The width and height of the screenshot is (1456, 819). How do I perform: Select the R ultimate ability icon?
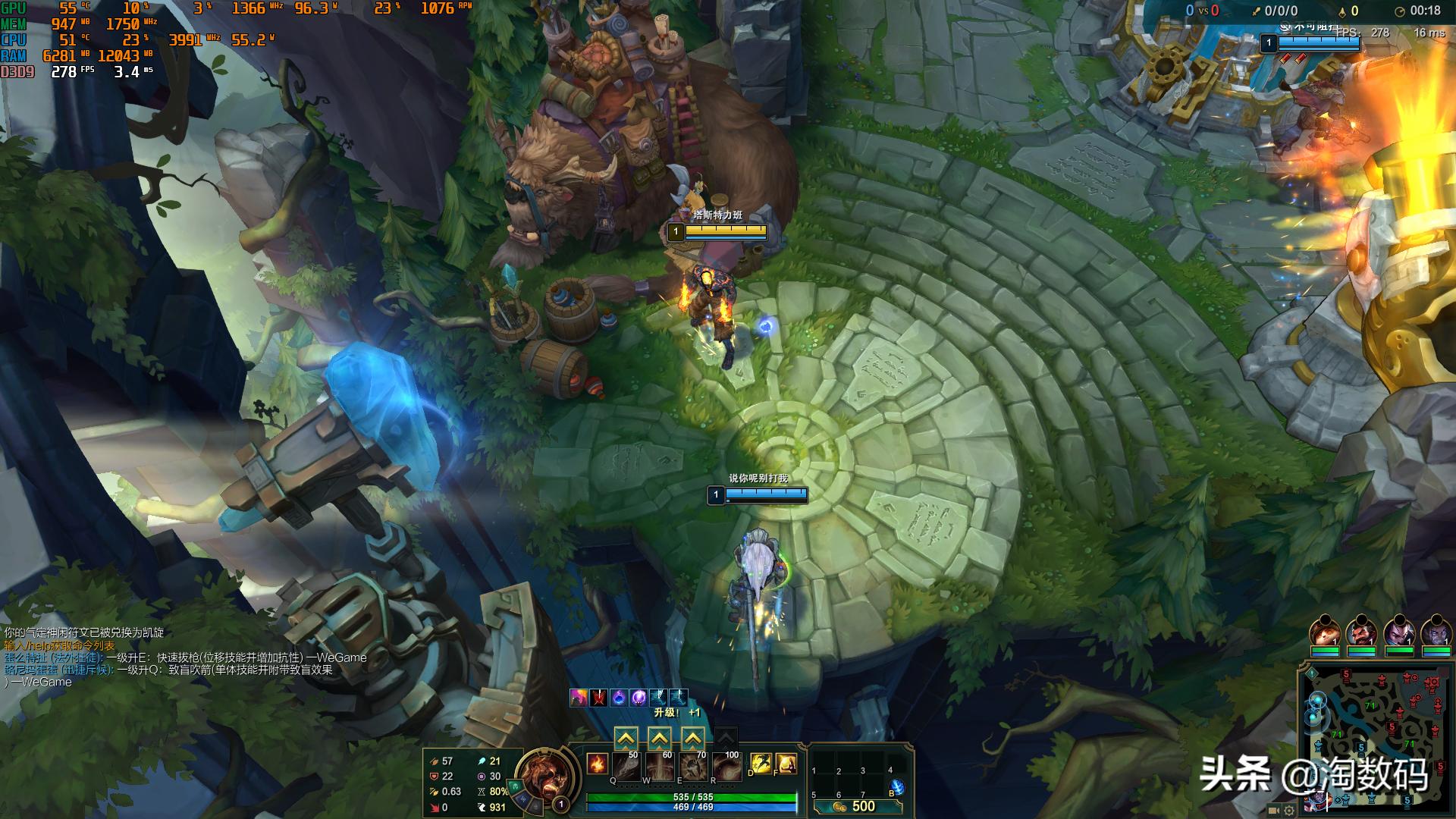tap(726, 766)
